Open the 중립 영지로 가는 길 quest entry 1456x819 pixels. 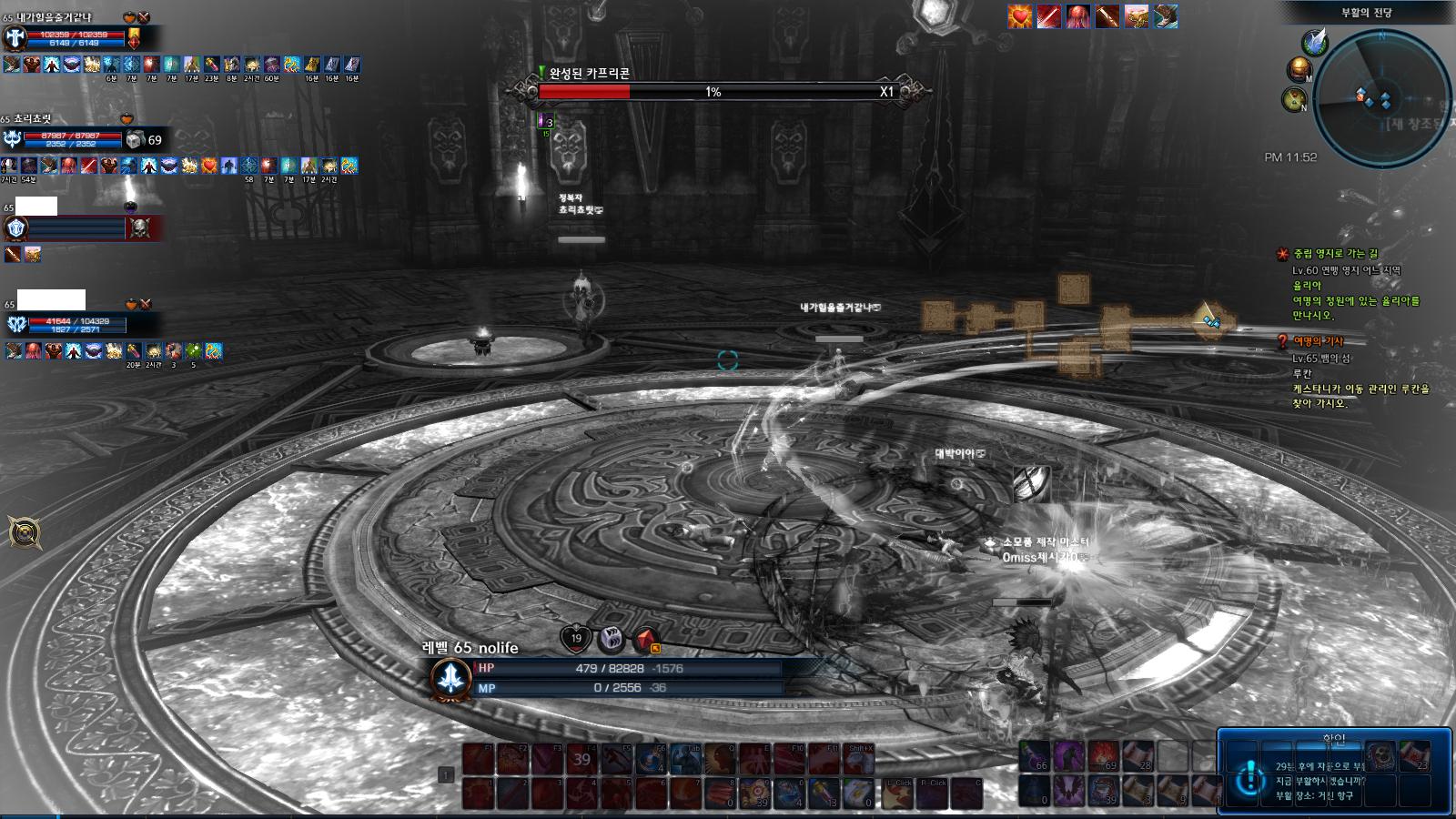click(1335, 254)
